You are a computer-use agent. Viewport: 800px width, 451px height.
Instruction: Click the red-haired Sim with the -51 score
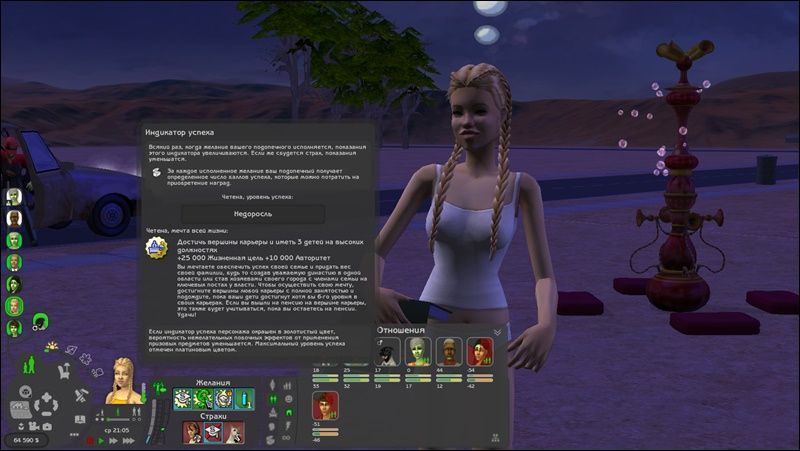click(326, 405)
